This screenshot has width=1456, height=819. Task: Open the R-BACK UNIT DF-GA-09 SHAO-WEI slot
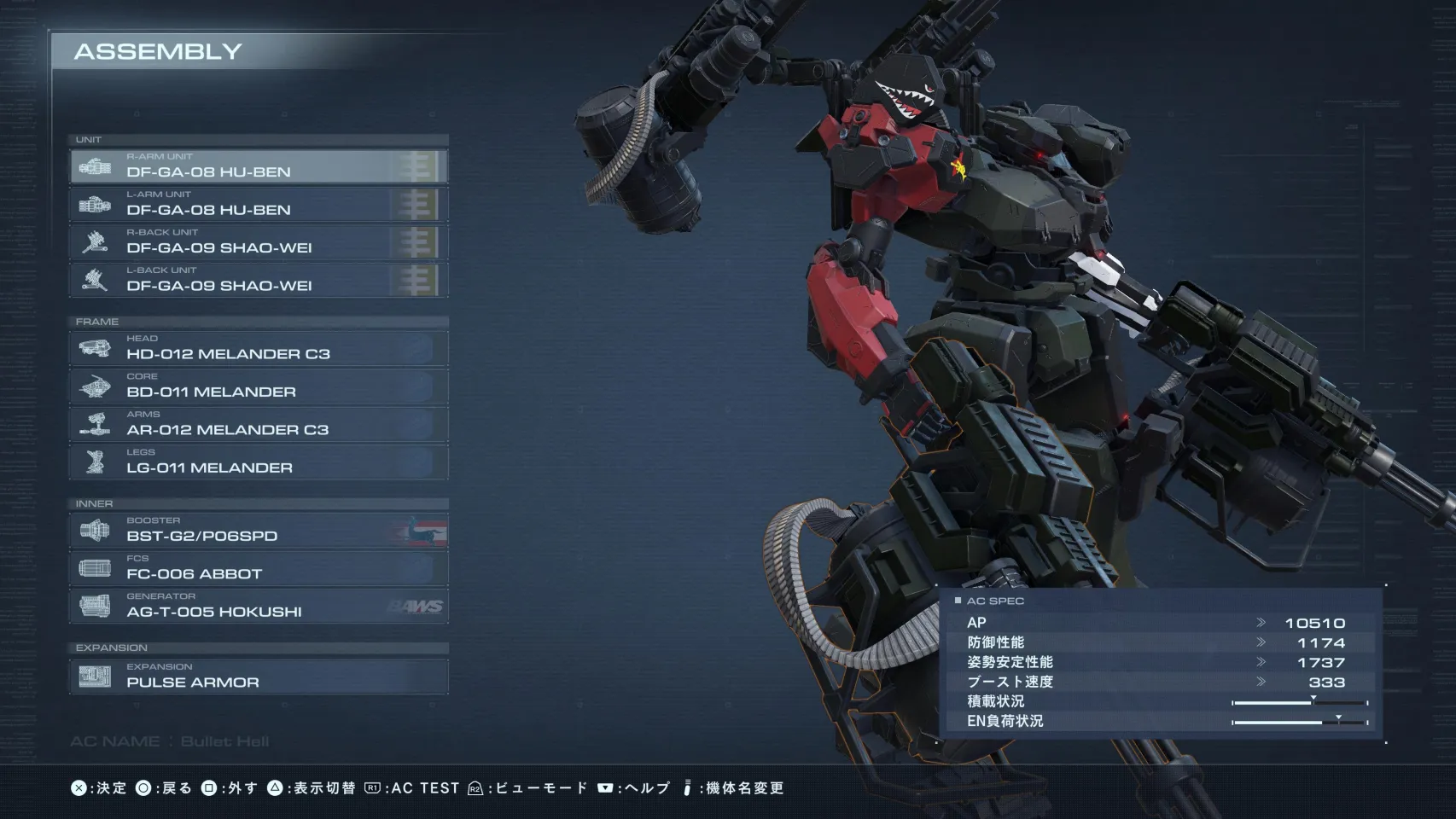click(x=259, y=242)
